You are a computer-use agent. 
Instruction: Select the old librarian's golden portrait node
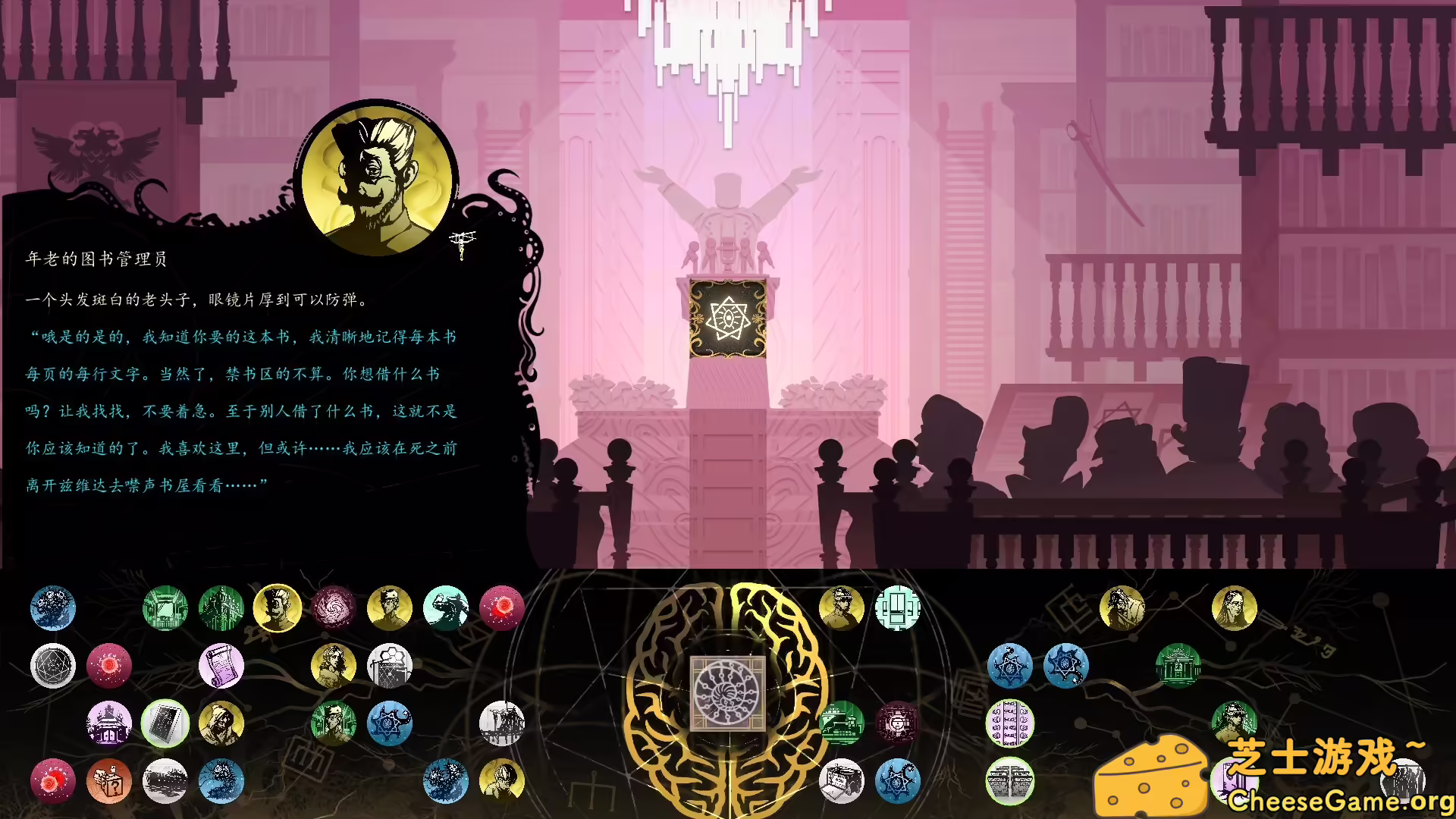[x=278, y=608]
